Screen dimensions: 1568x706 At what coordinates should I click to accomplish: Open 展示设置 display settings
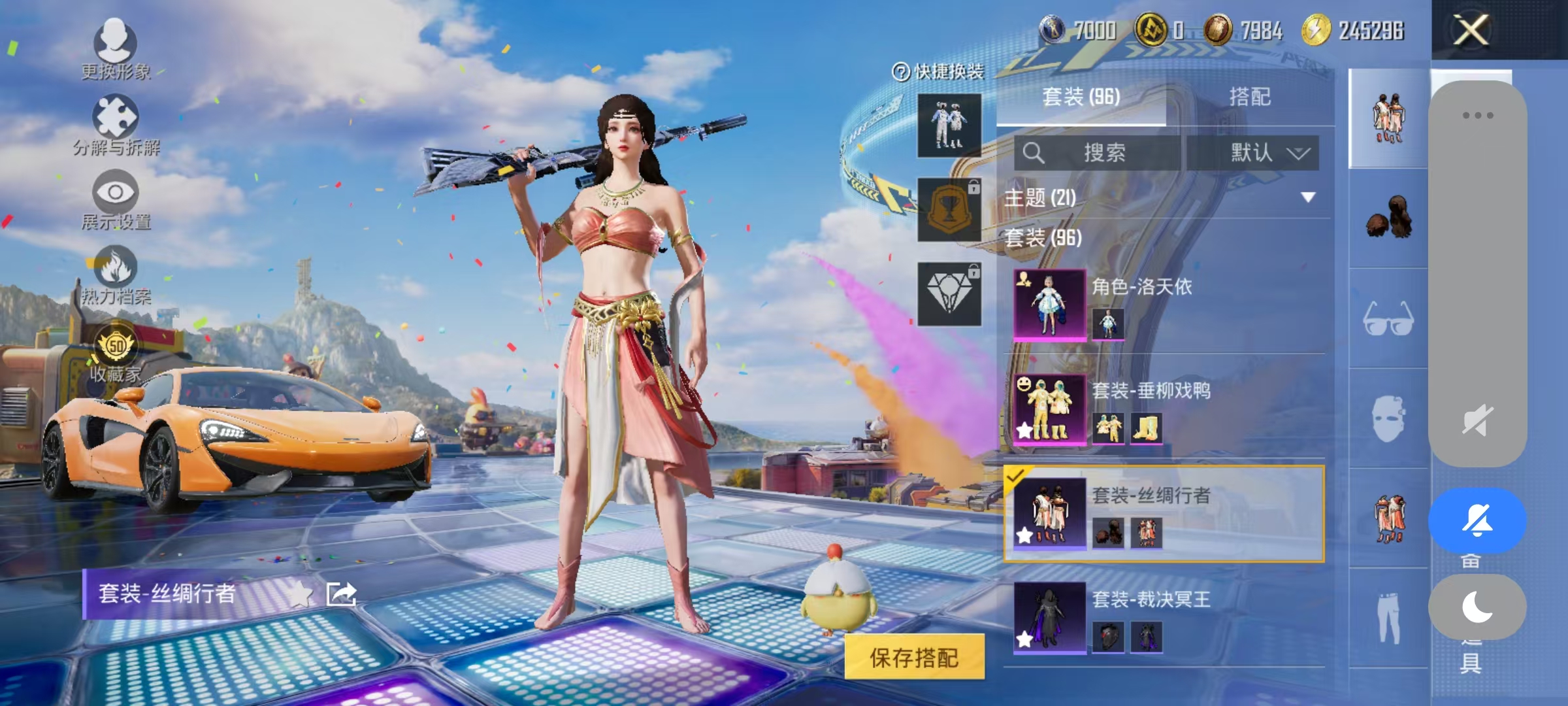[x=115, y=195]
